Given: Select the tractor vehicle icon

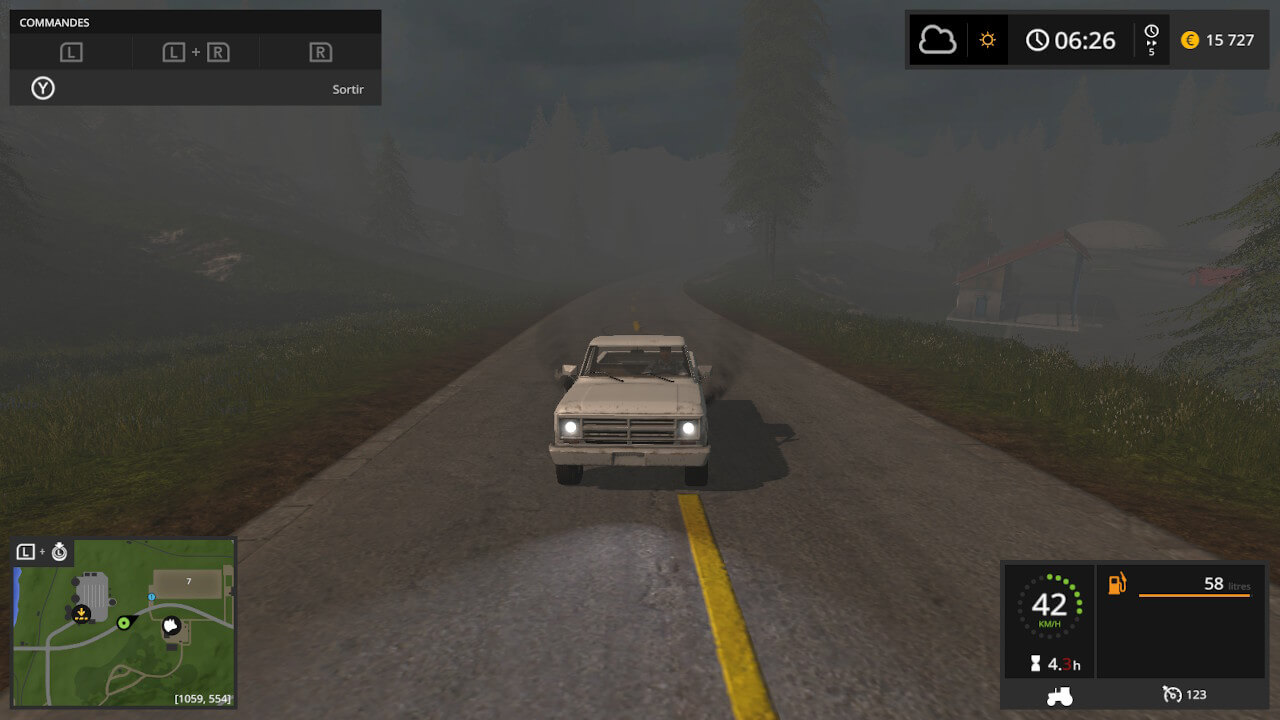Looking at the screenshot, I should [1059, 695].
